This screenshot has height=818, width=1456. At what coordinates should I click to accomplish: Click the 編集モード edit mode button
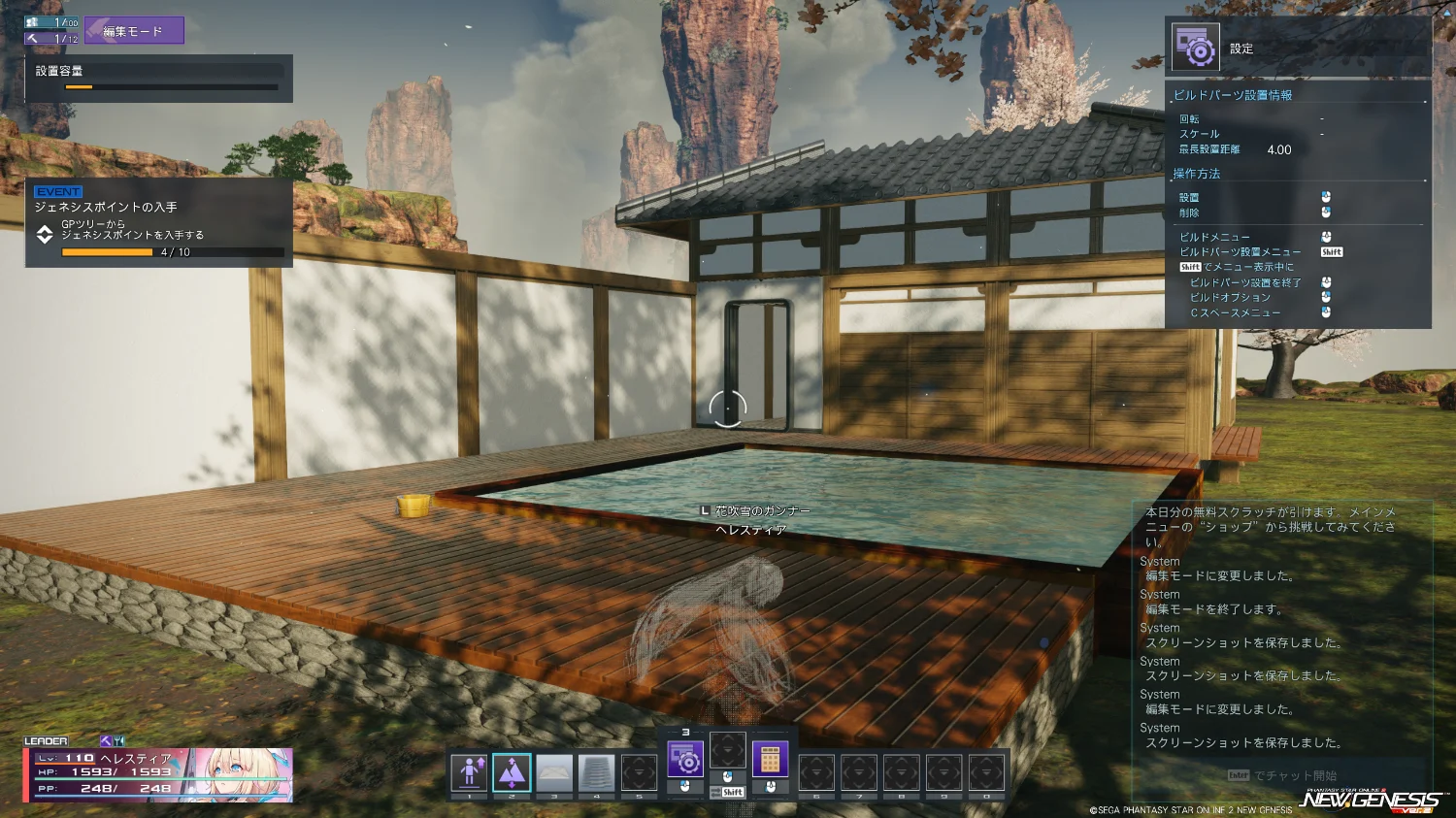(x=134, y=31)
